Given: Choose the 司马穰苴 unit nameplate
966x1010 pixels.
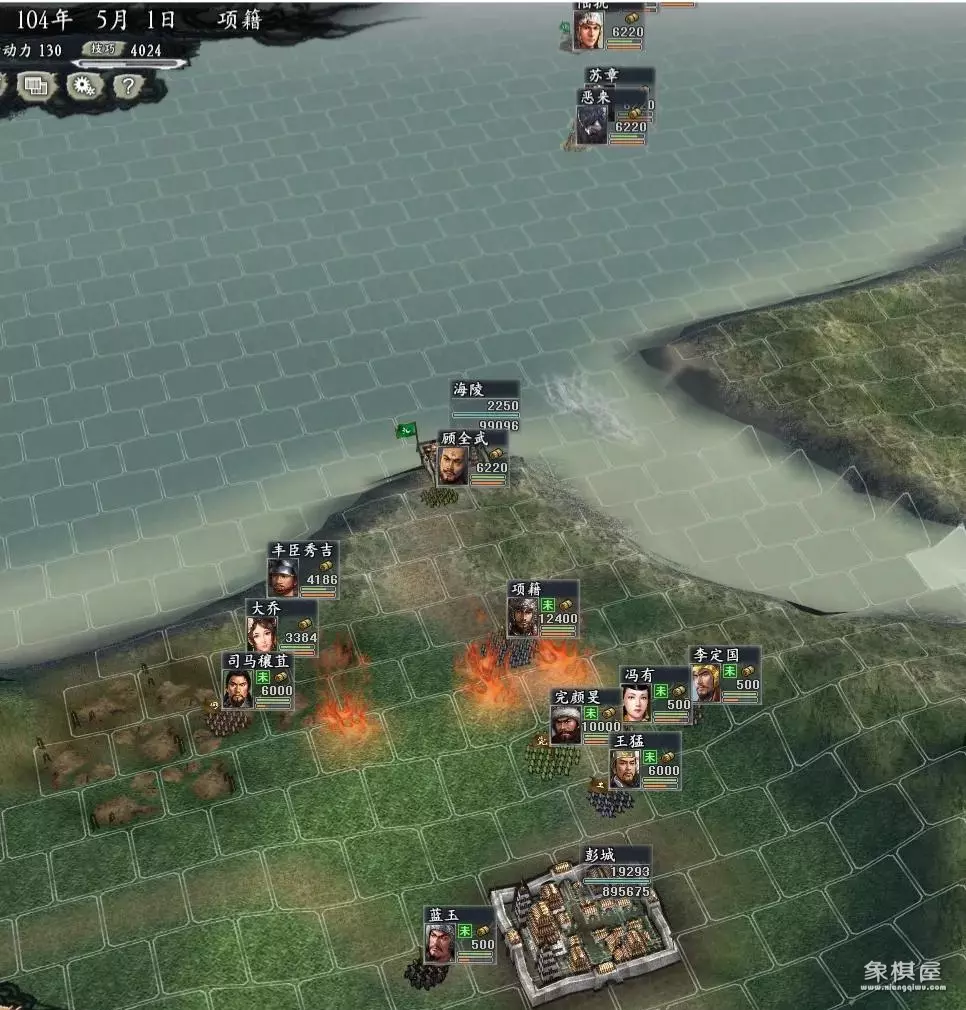Looking at the screenshot, I should click(256, 661).
